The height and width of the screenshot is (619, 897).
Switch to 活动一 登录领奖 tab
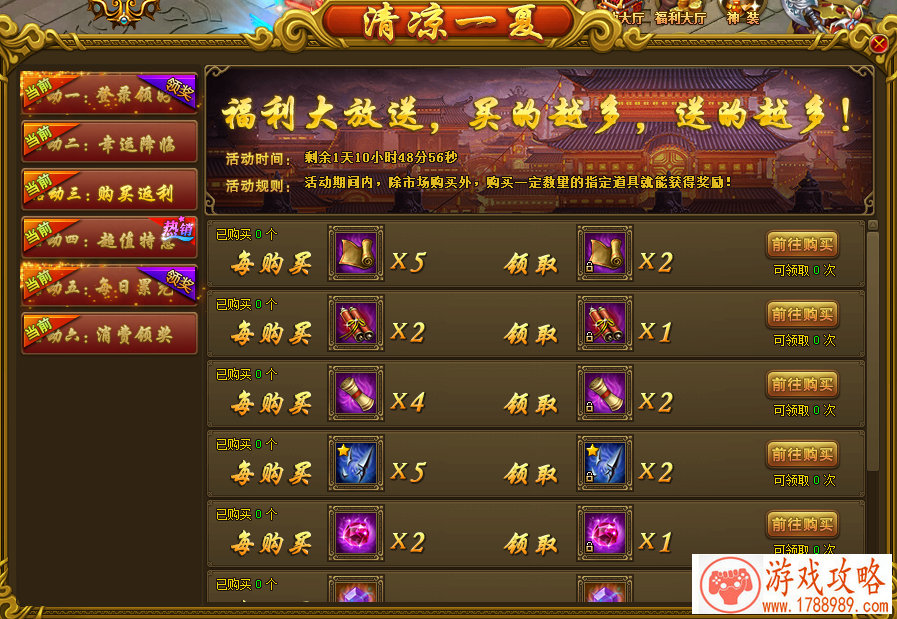109,93
